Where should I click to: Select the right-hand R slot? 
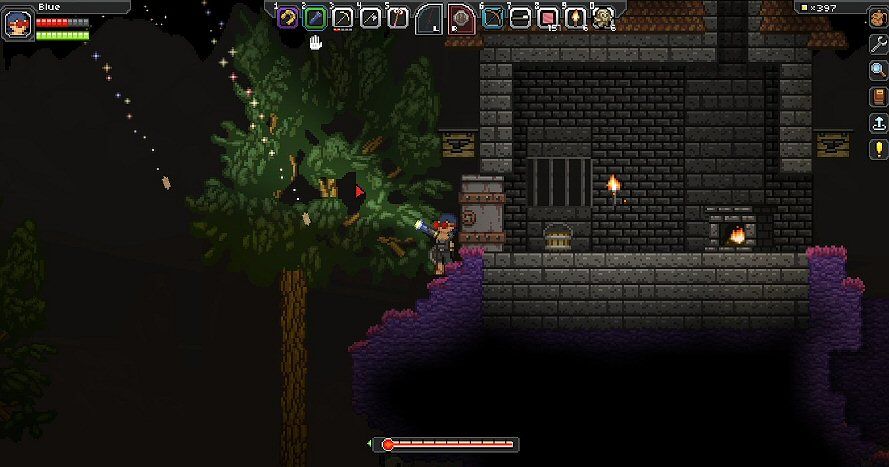coord(460,18)
